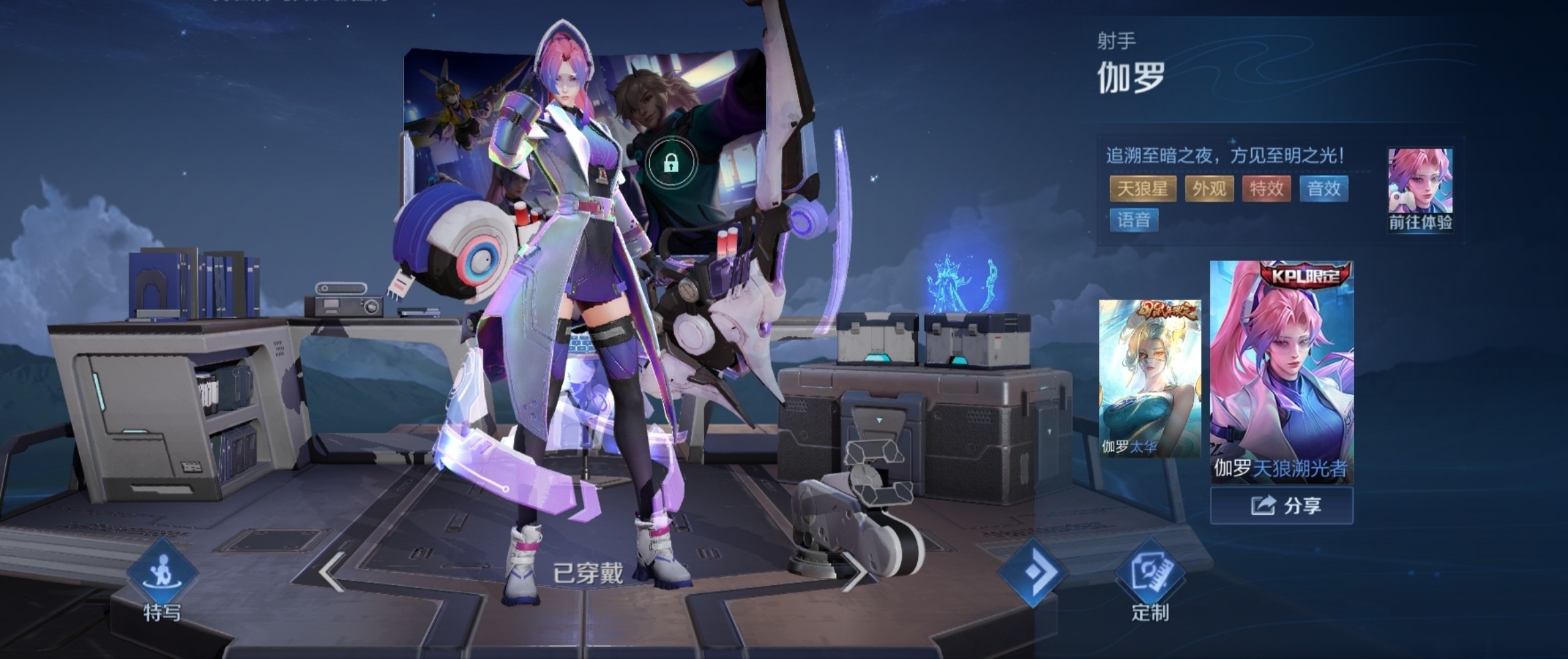
Task: Show the previous skin with left arrow
Action: coord(332,573)
